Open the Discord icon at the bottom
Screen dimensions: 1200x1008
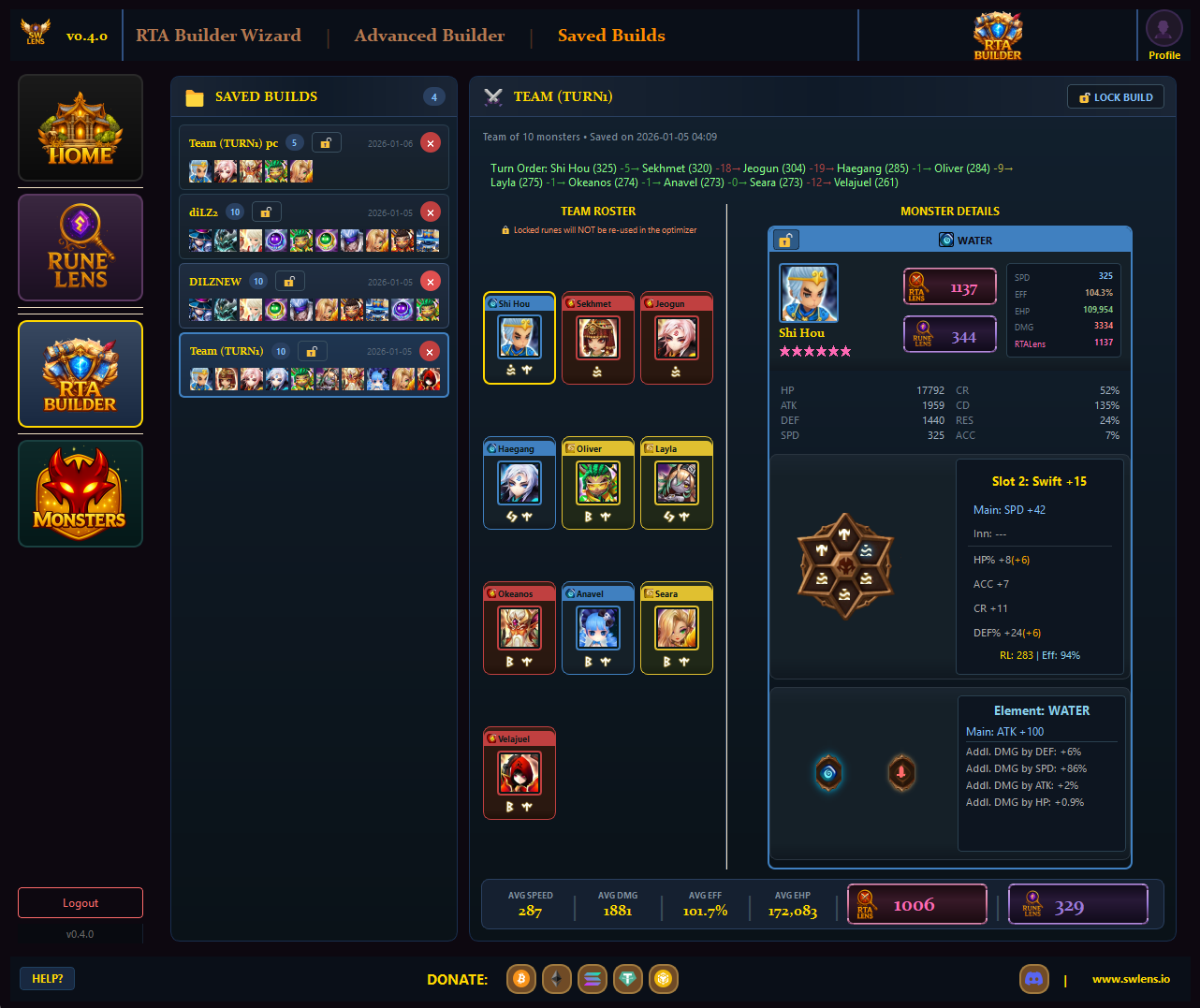coord(1033,979)
